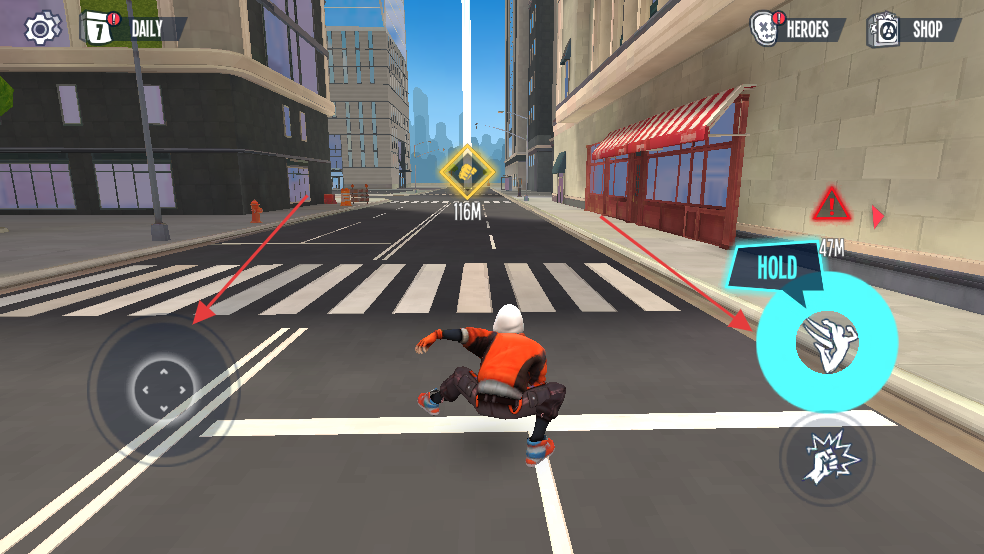This screenshot has width=984, height=554.
Task: Open the Heroes menu
Action: coord(797,29)
